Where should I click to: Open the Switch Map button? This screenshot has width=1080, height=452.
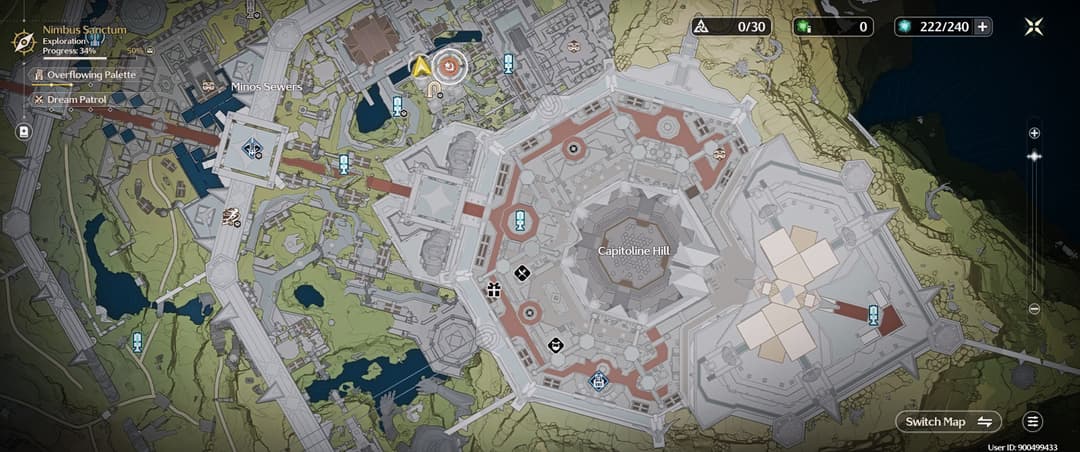[948, 421]
